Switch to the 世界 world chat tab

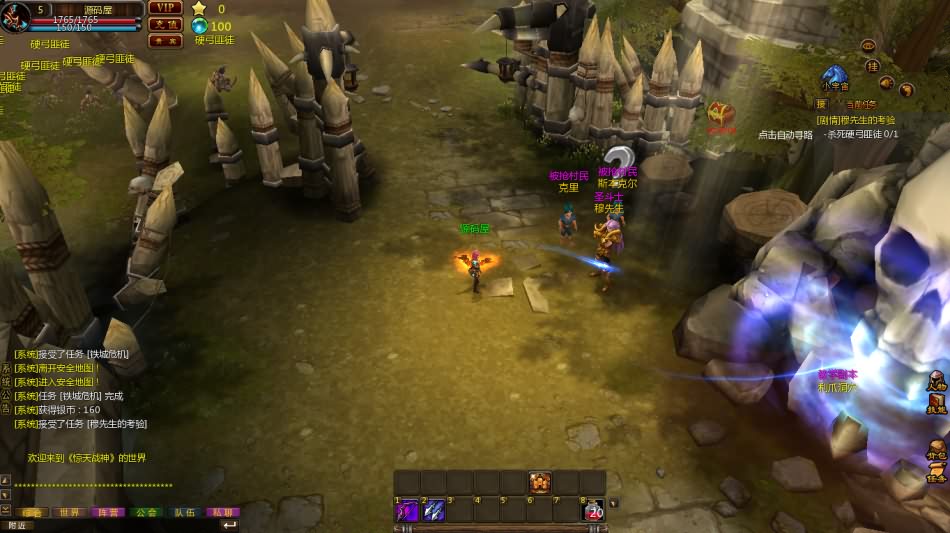(x=69, y=512)
